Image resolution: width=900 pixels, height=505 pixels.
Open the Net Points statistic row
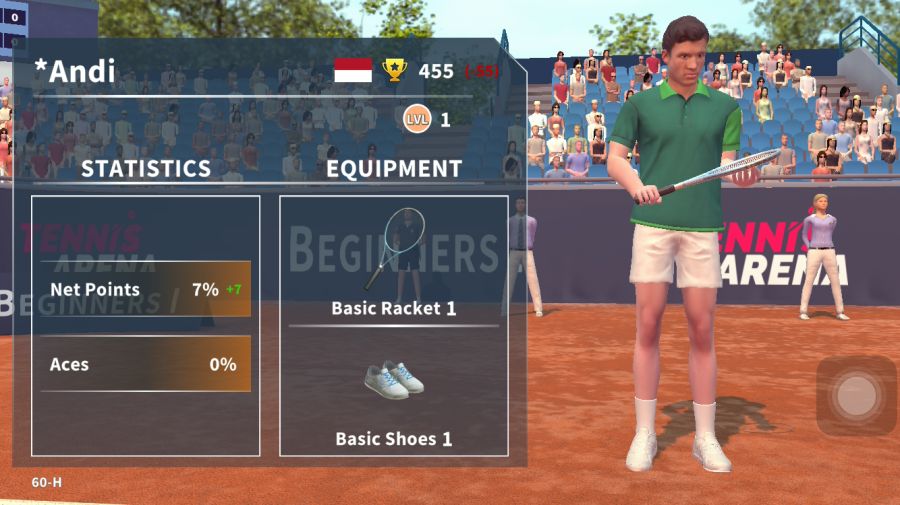click(x=145, y=290)
